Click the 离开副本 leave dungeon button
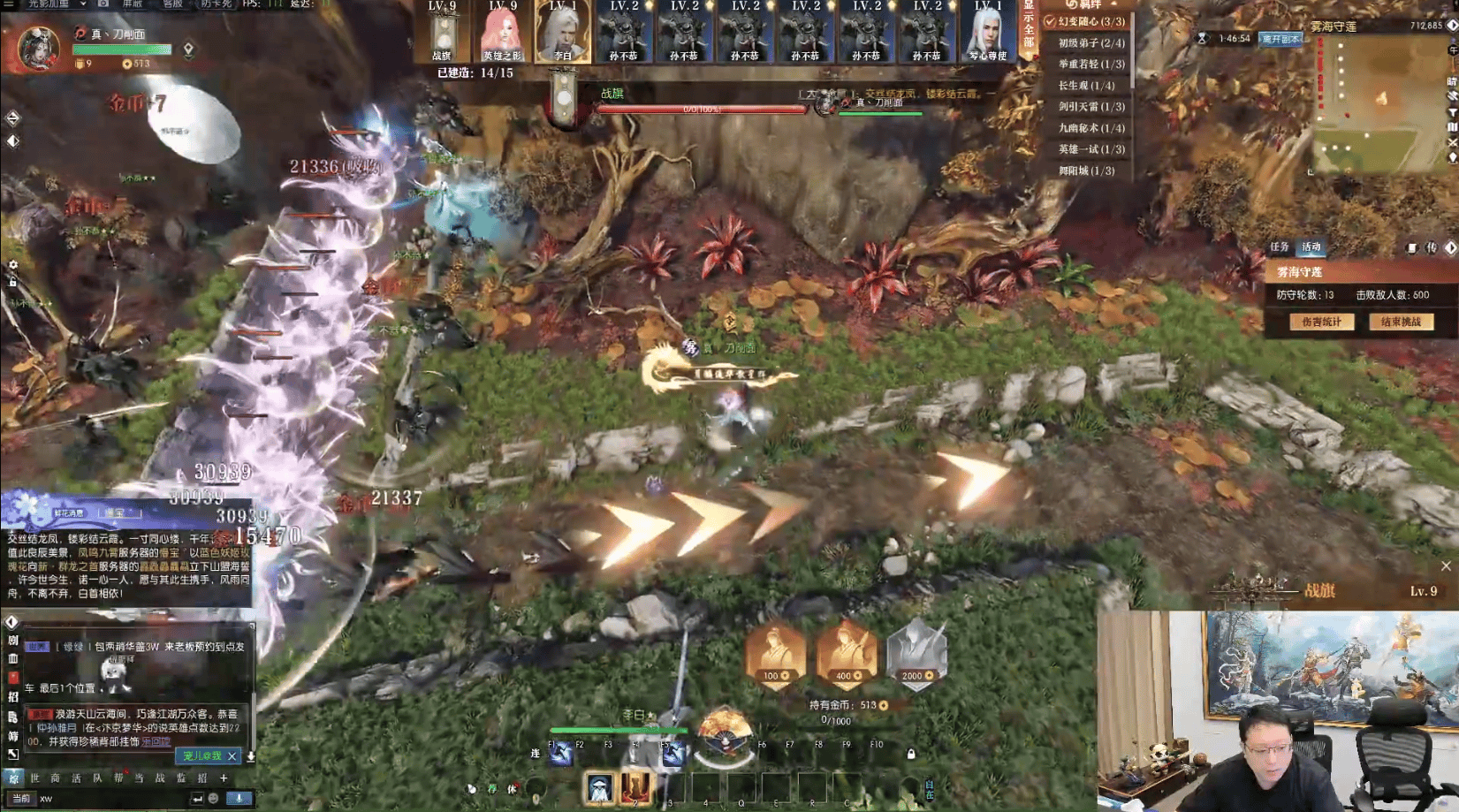The image size is (1459, 812). (x=1280, y=39)
